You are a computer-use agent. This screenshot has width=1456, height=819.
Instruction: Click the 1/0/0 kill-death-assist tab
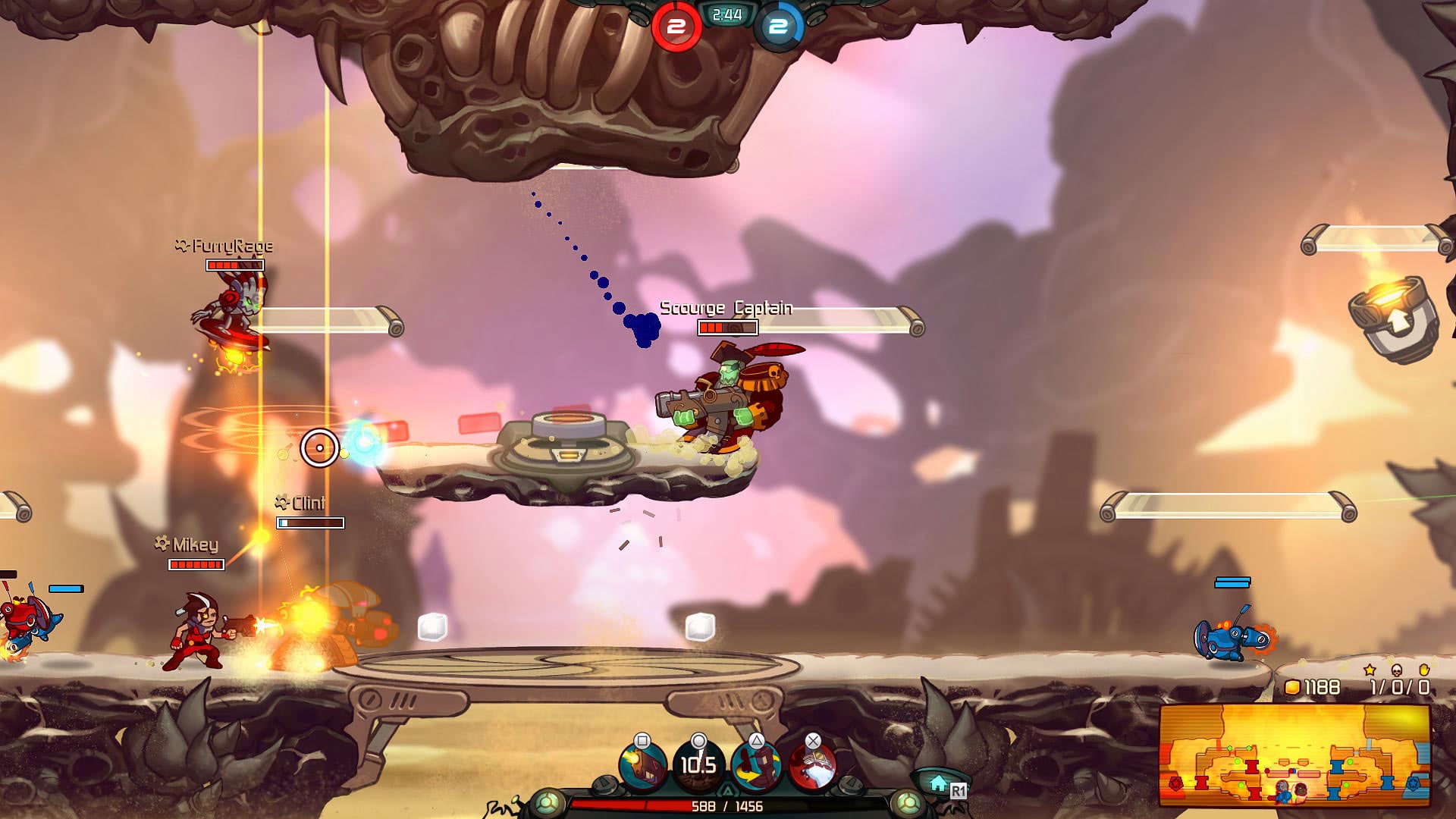tap(1398, 688)
